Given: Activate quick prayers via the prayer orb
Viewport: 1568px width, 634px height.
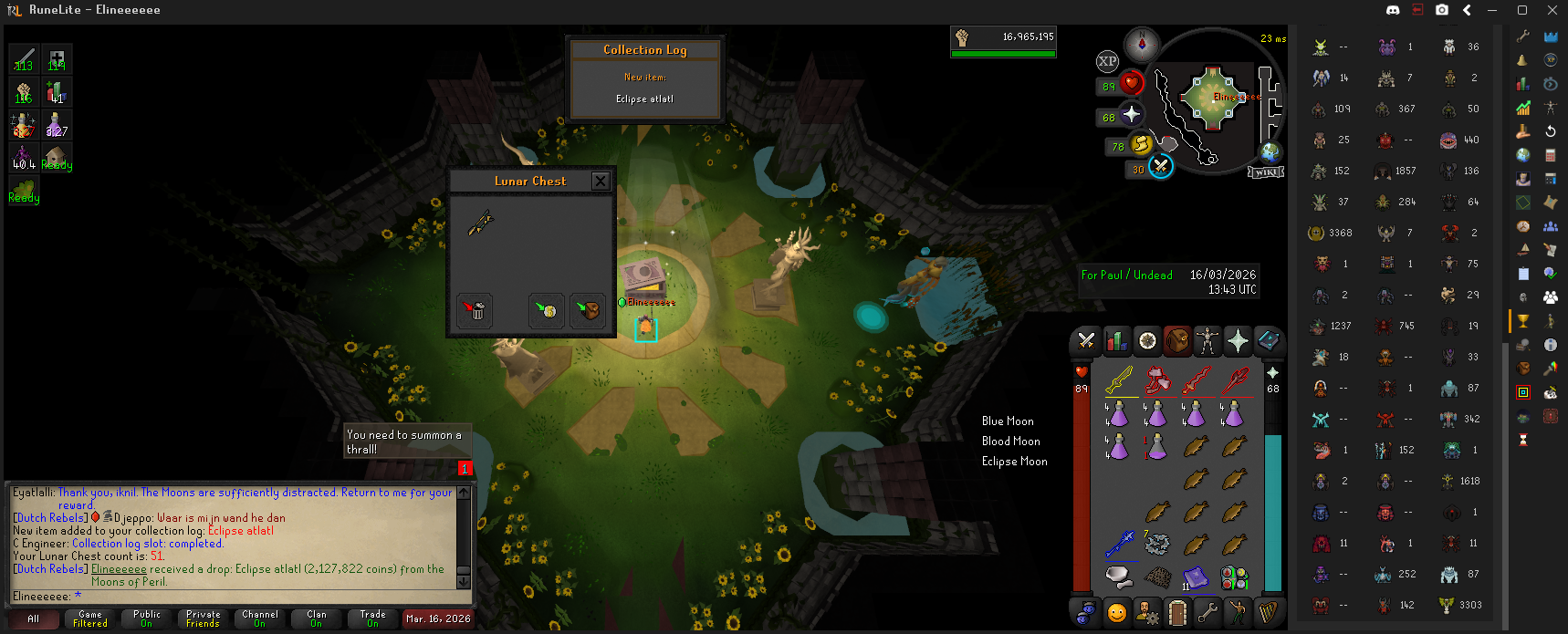Looking at the screenshot, I should point(1132,115).
